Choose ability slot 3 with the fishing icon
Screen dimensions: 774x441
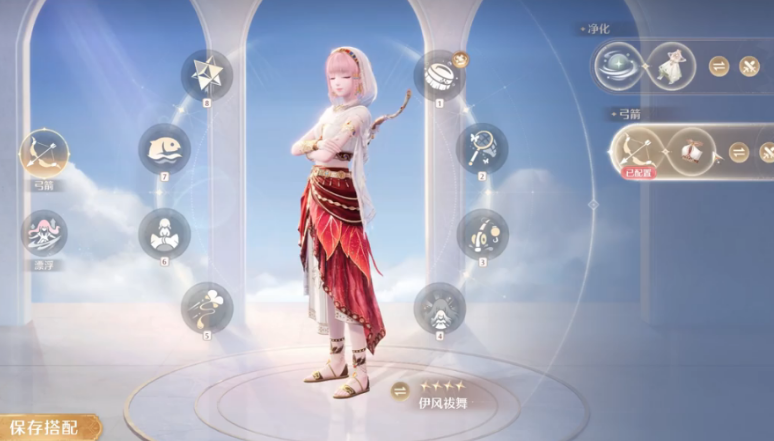coord(482,234)
